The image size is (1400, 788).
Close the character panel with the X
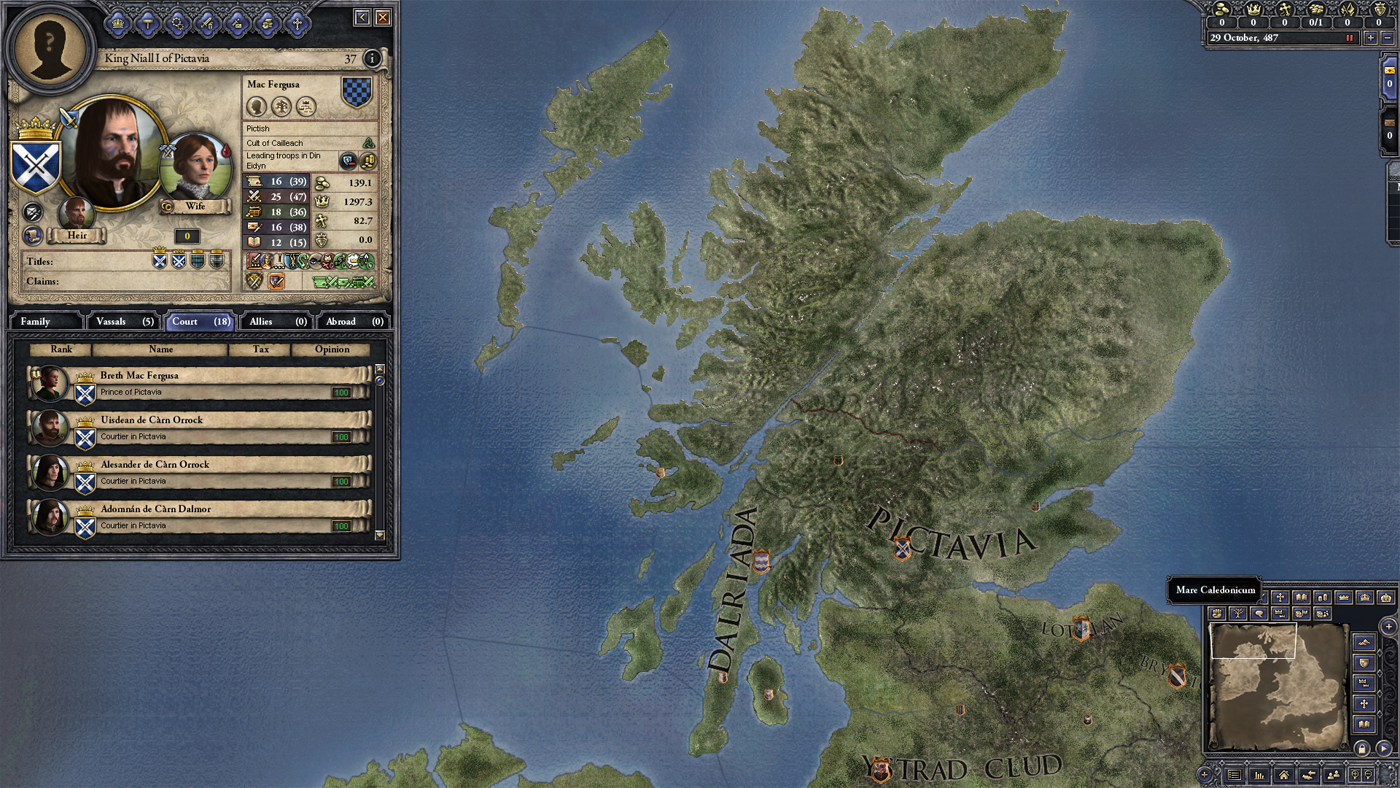point(382,17)
